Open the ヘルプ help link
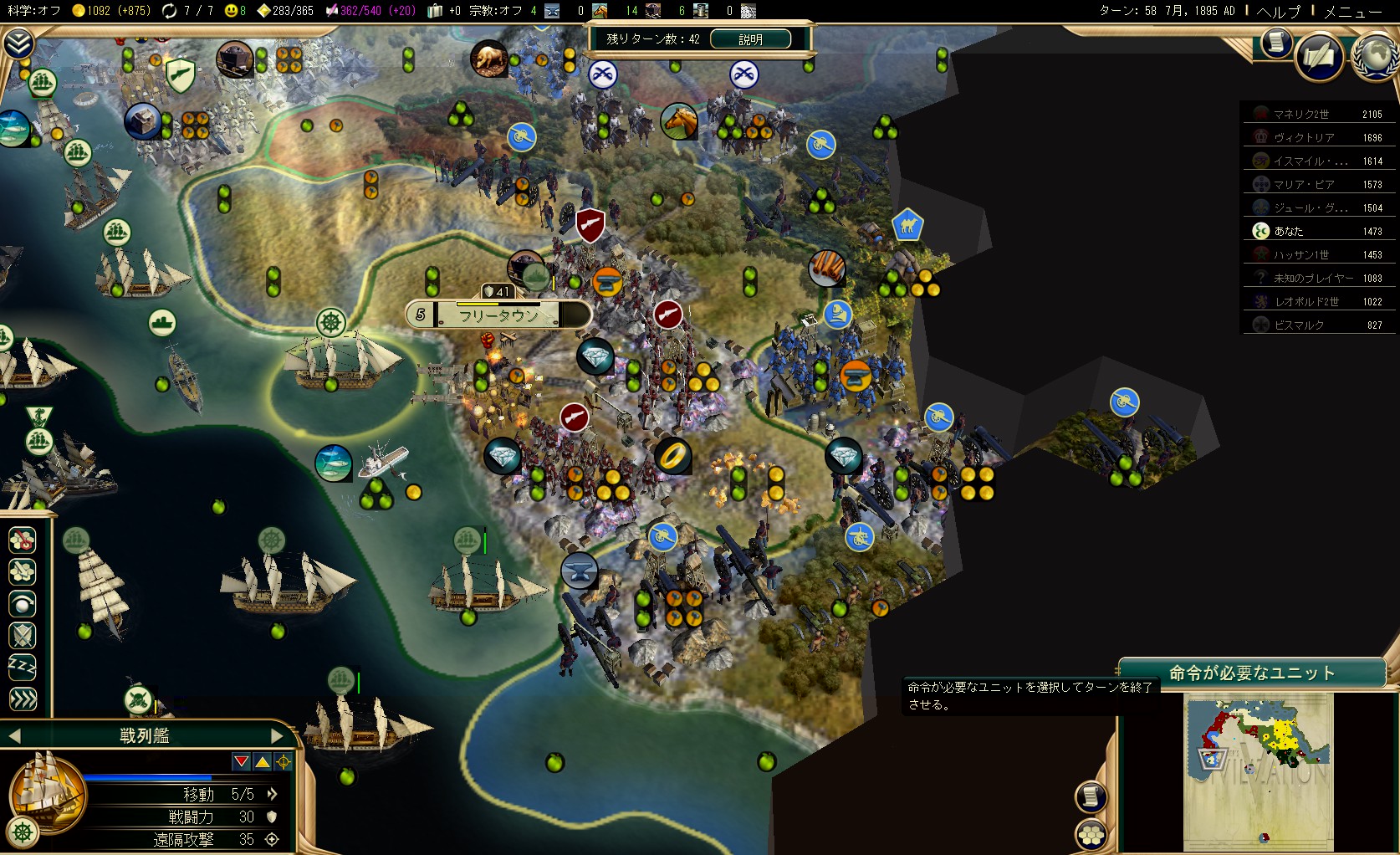 1279,12
